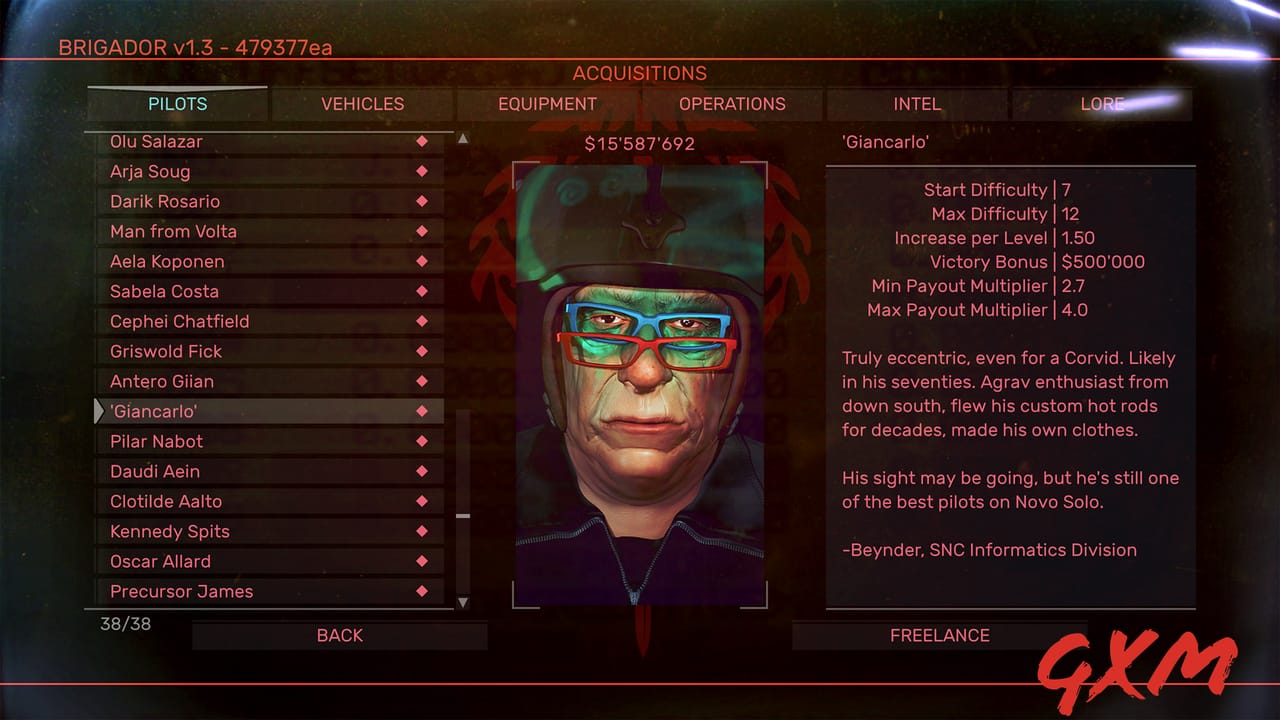Open the LORE section
Screen dimensions: 1280x720
pos(1100,104)
